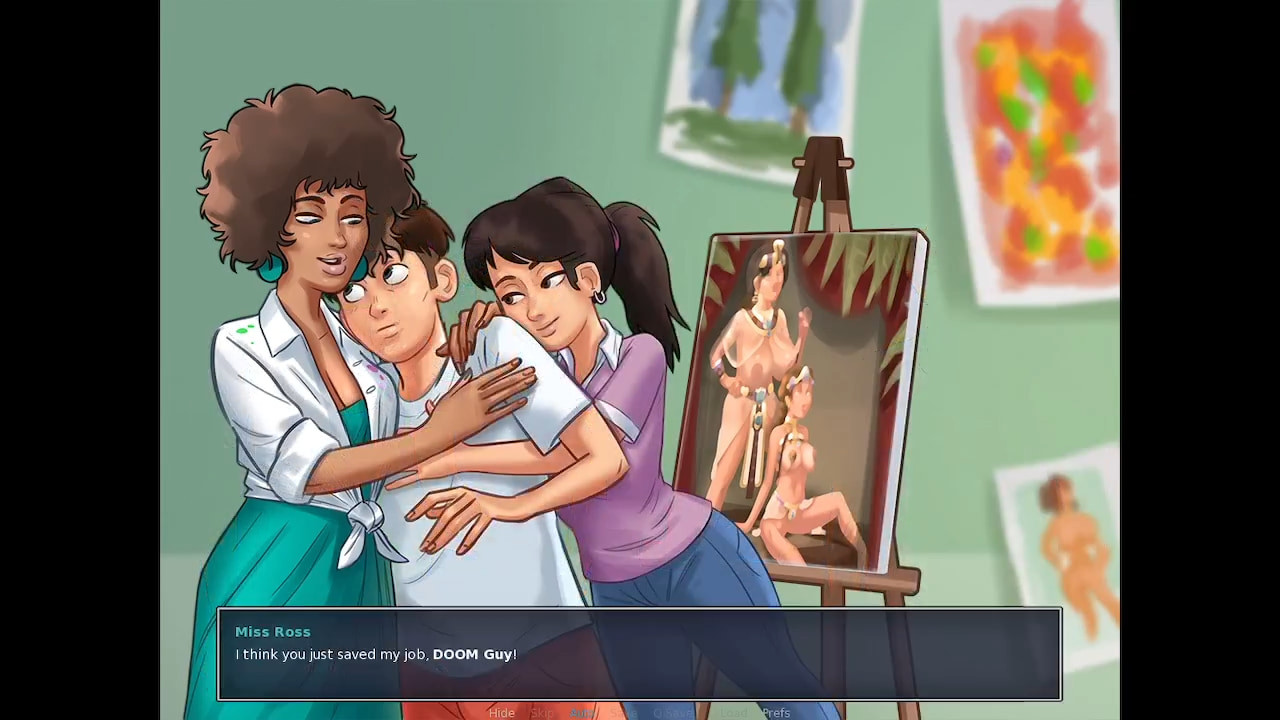Click the bold DOOM Guy text
Screen dimensions: 1280x720
(x=473, y=654)
